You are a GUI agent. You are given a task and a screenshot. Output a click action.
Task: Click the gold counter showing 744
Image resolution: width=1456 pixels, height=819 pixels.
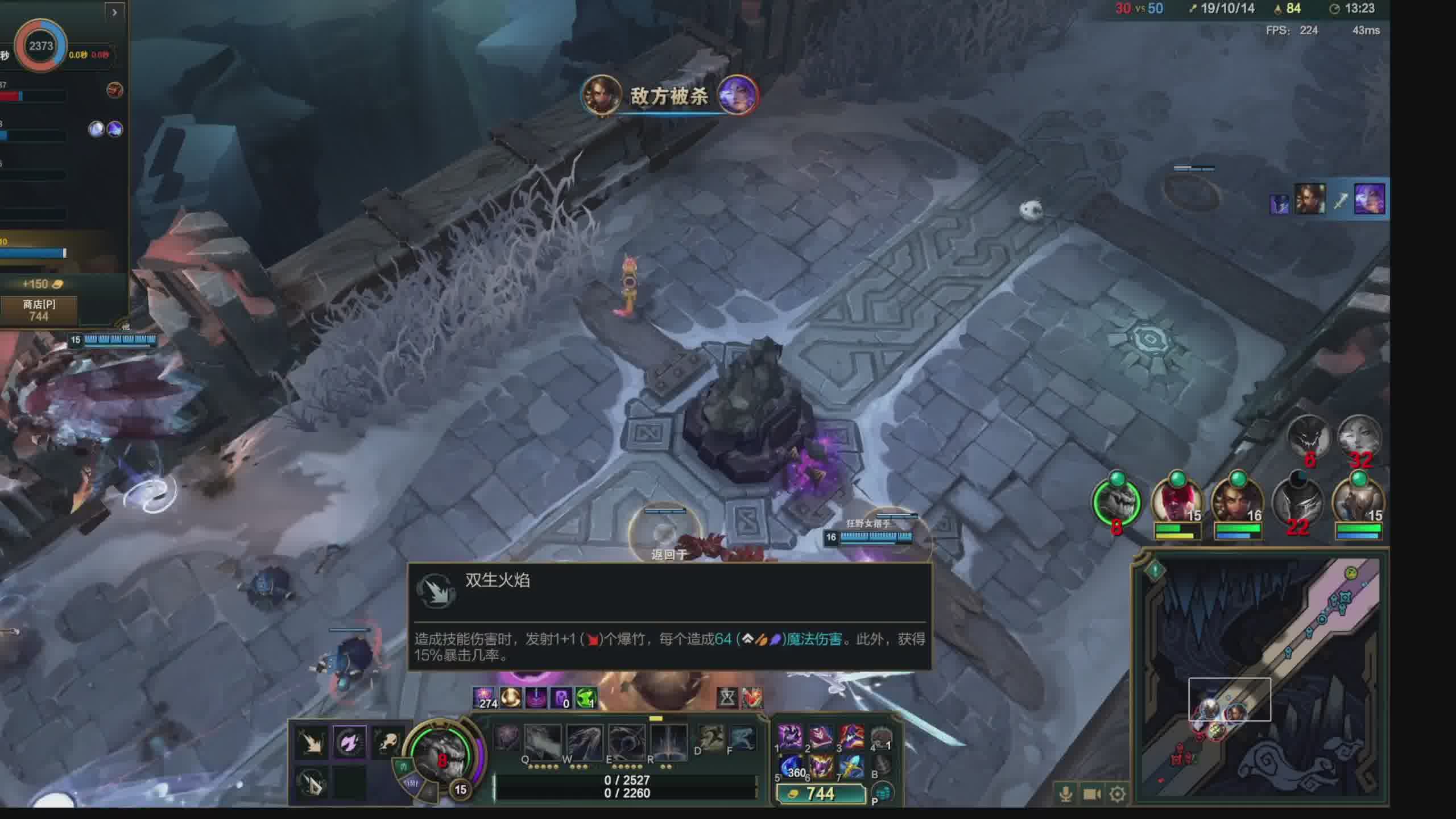tap(820, 793)
